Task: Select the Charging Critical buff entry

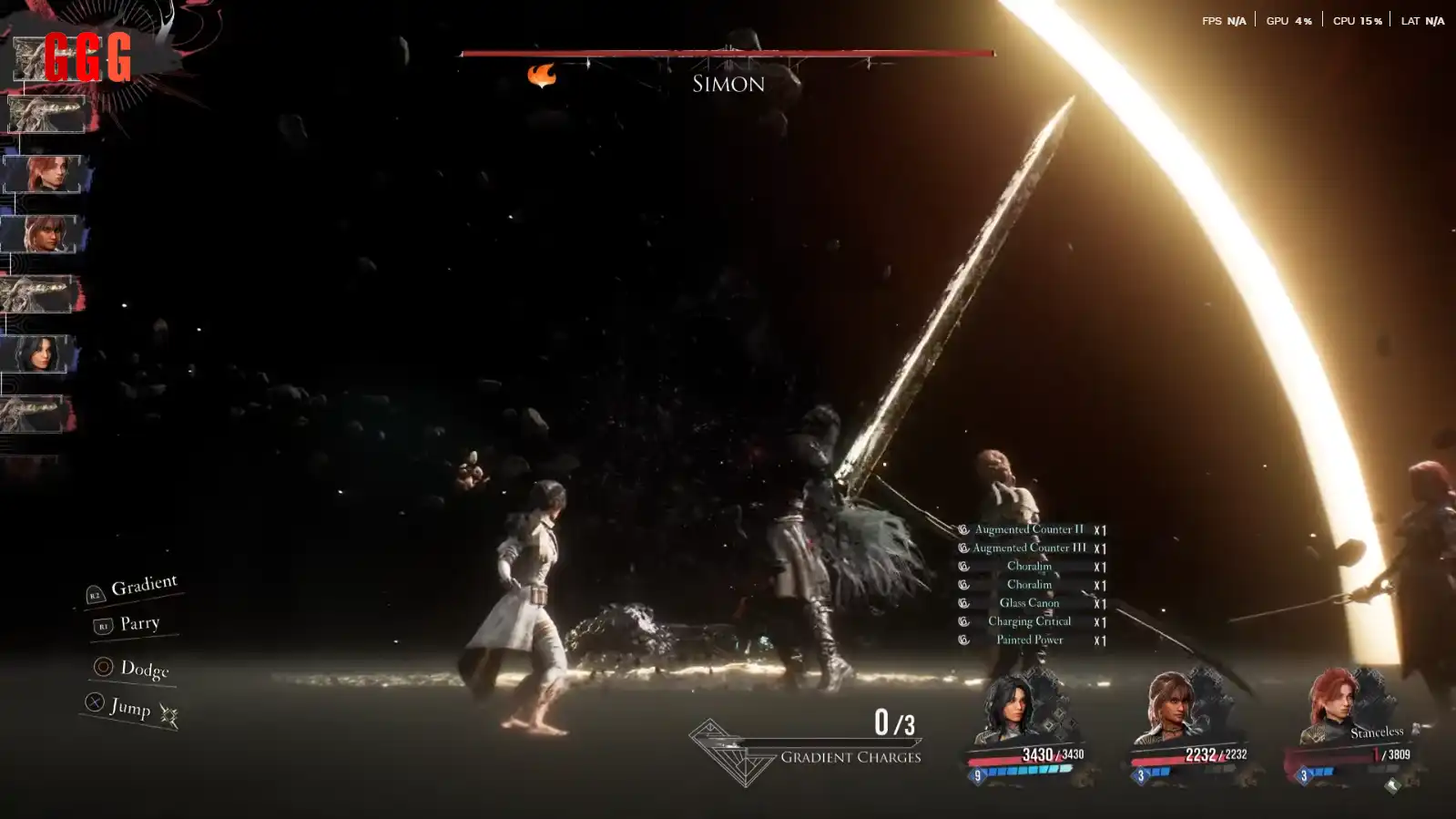Action: (1029, 621)
